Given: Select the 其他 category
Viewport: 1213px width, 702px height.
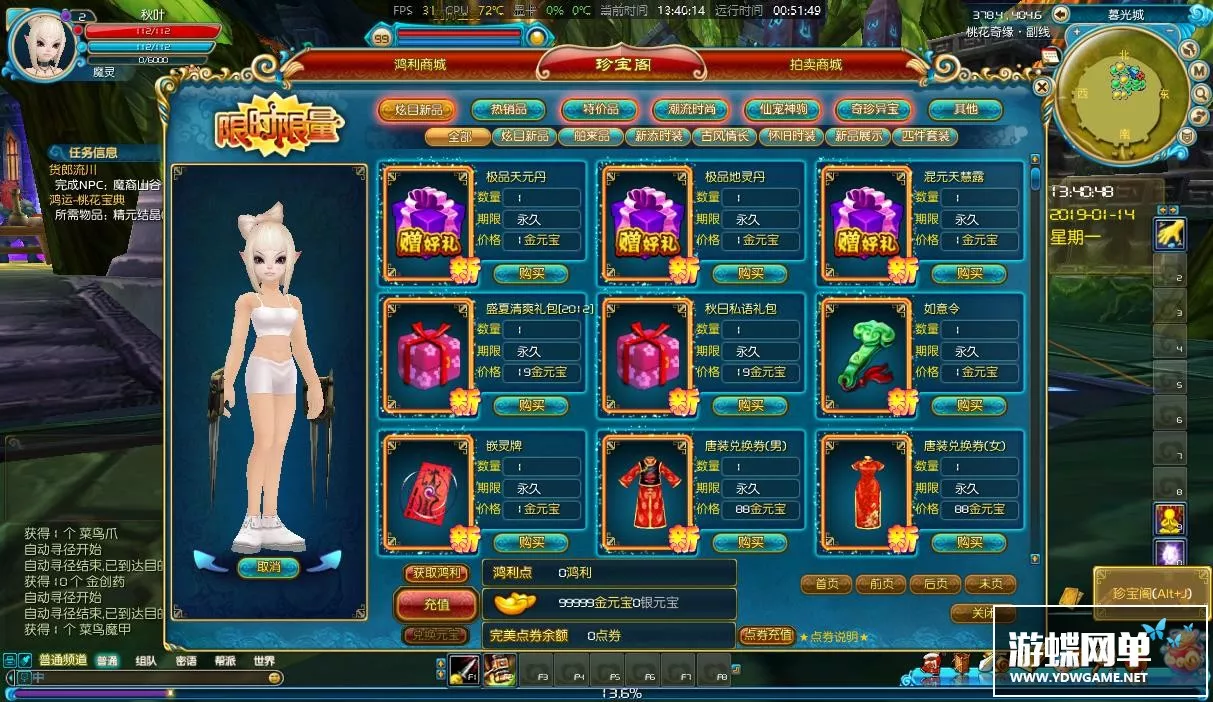Looking at the screenshot, I should 965,110.
